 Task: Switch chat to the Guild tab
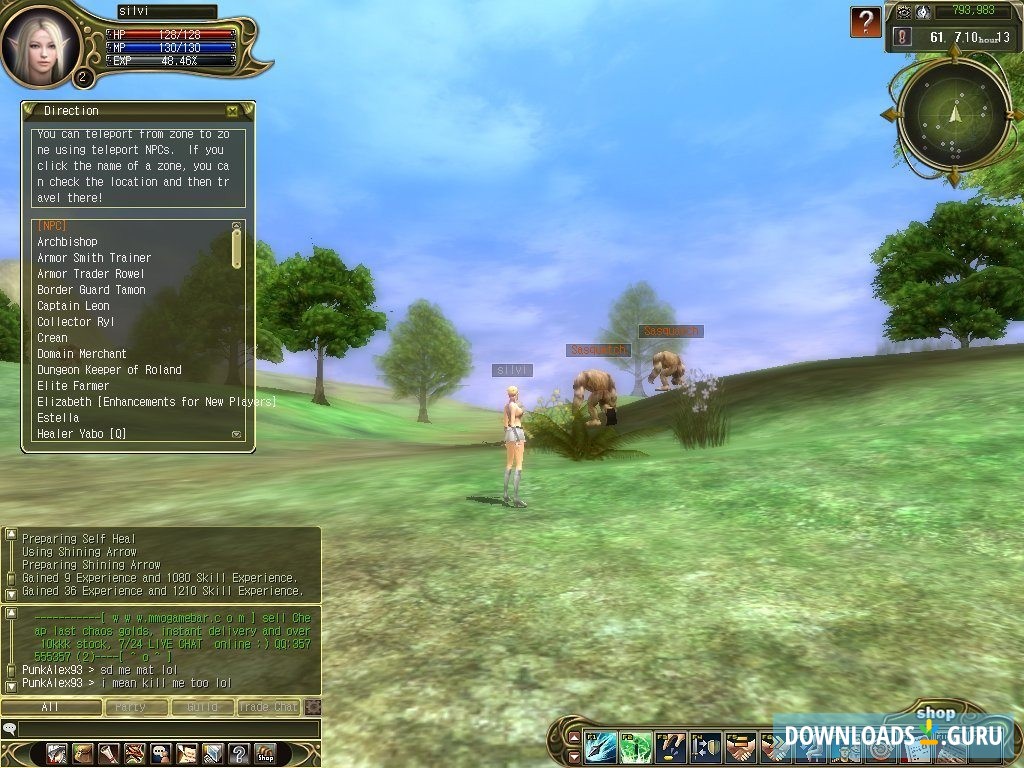(202, 707)
